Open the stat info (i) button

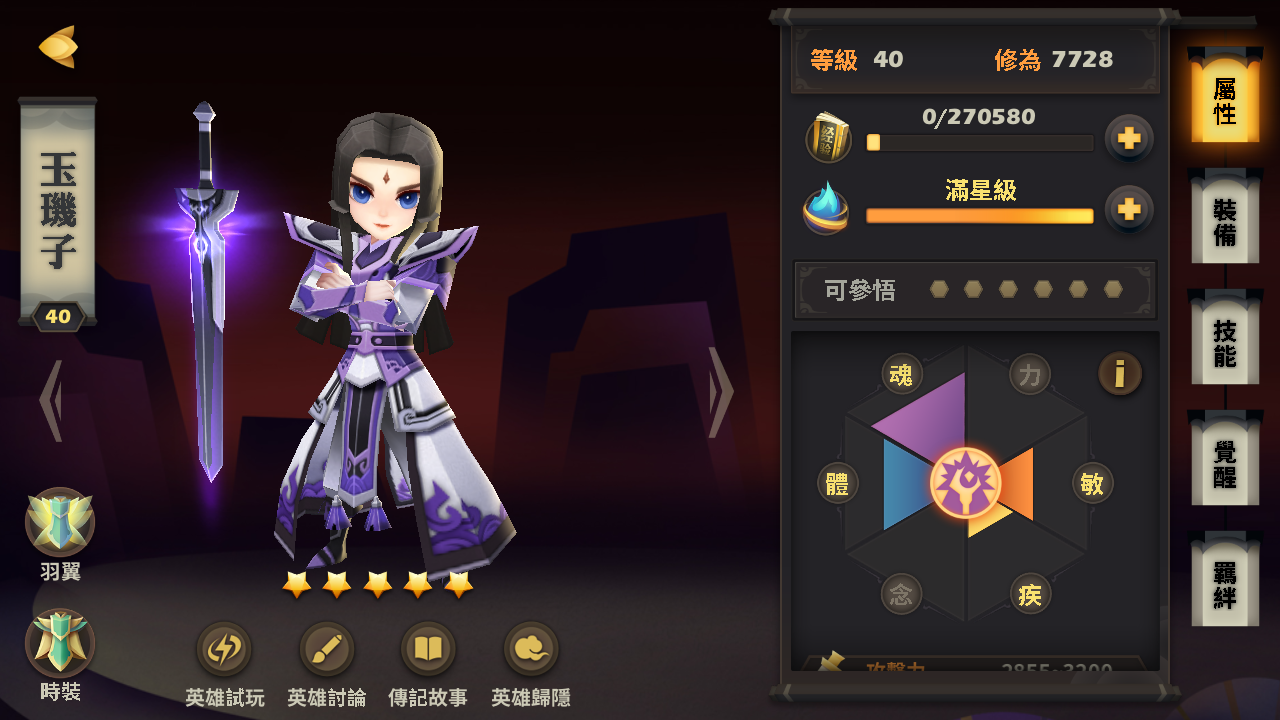1119,373
